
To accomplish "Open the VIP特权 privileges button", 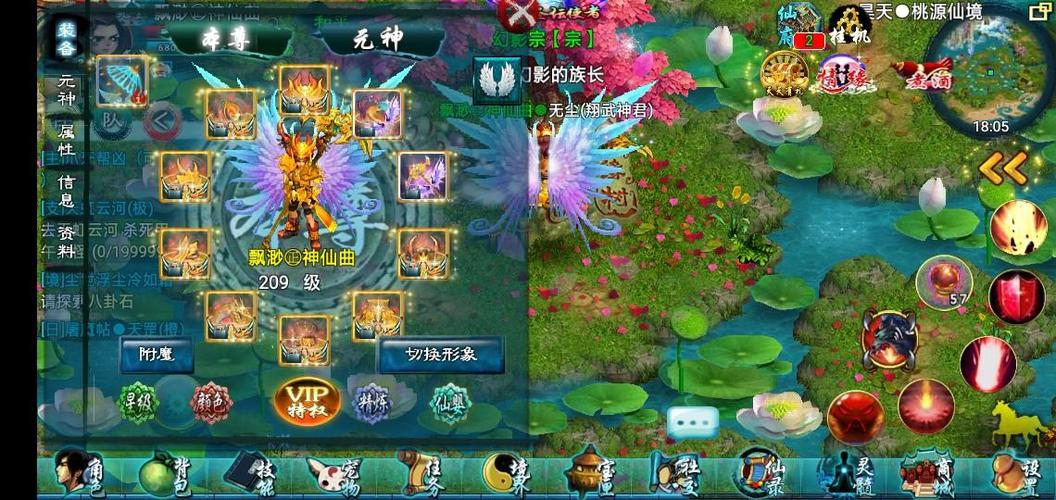I will click(x=307, y=400).
